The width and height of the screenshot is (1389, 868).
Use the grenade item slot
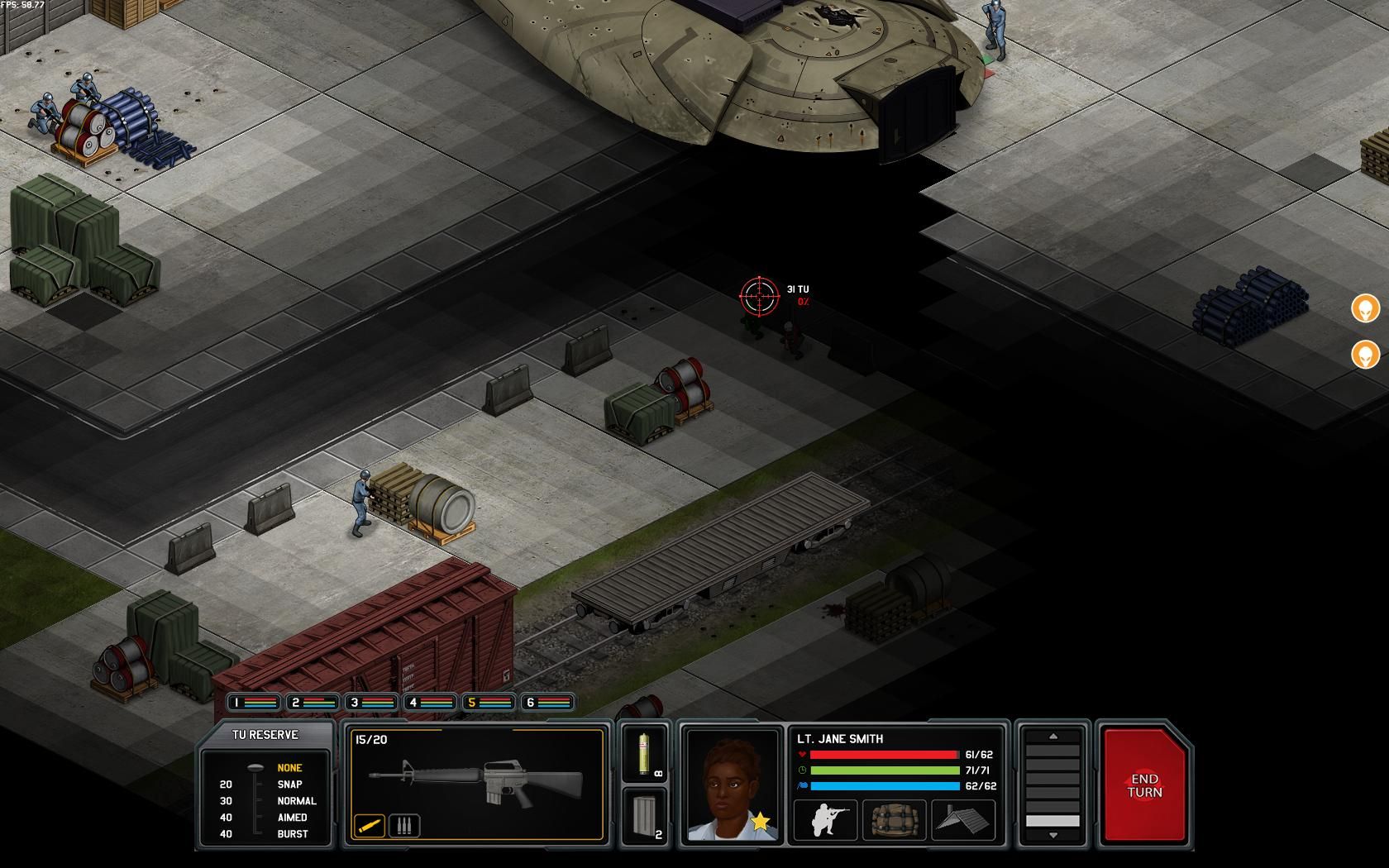pos(644,751)
